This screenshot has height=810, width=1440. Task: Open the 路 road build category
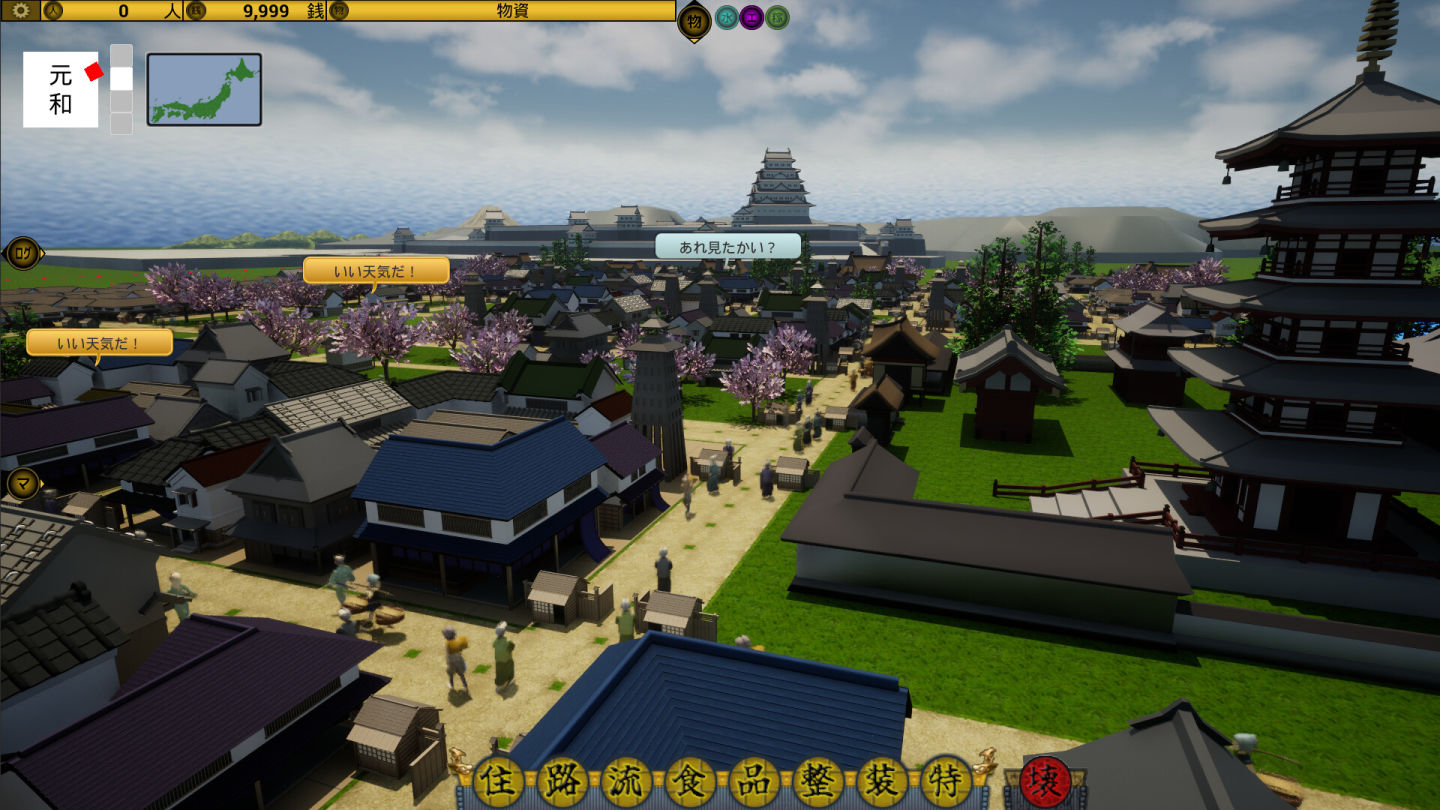(x=562, y=781)
